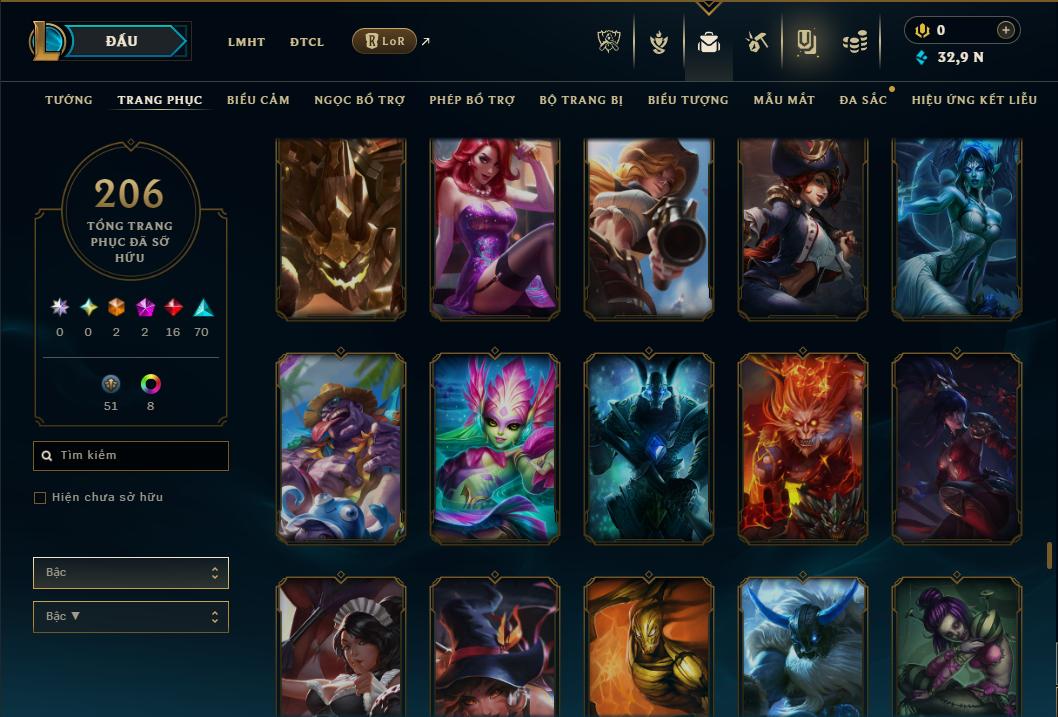Click the Tìm kiếm search field

click(131, 456)
